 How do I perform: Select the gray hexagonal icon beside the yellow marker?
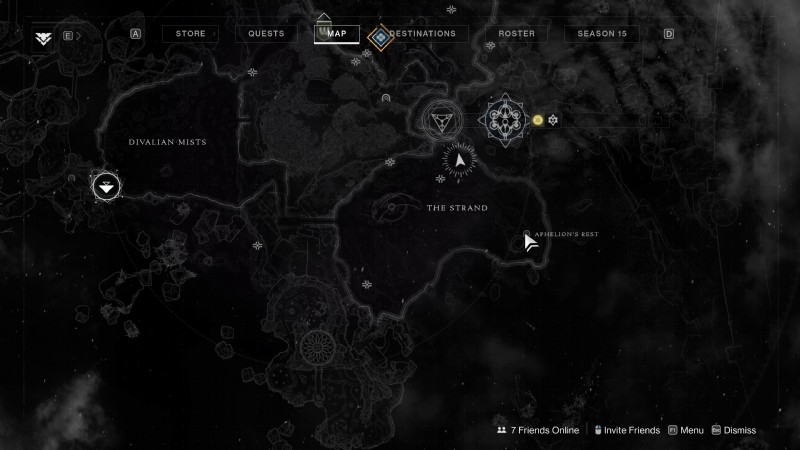point(552,120)
